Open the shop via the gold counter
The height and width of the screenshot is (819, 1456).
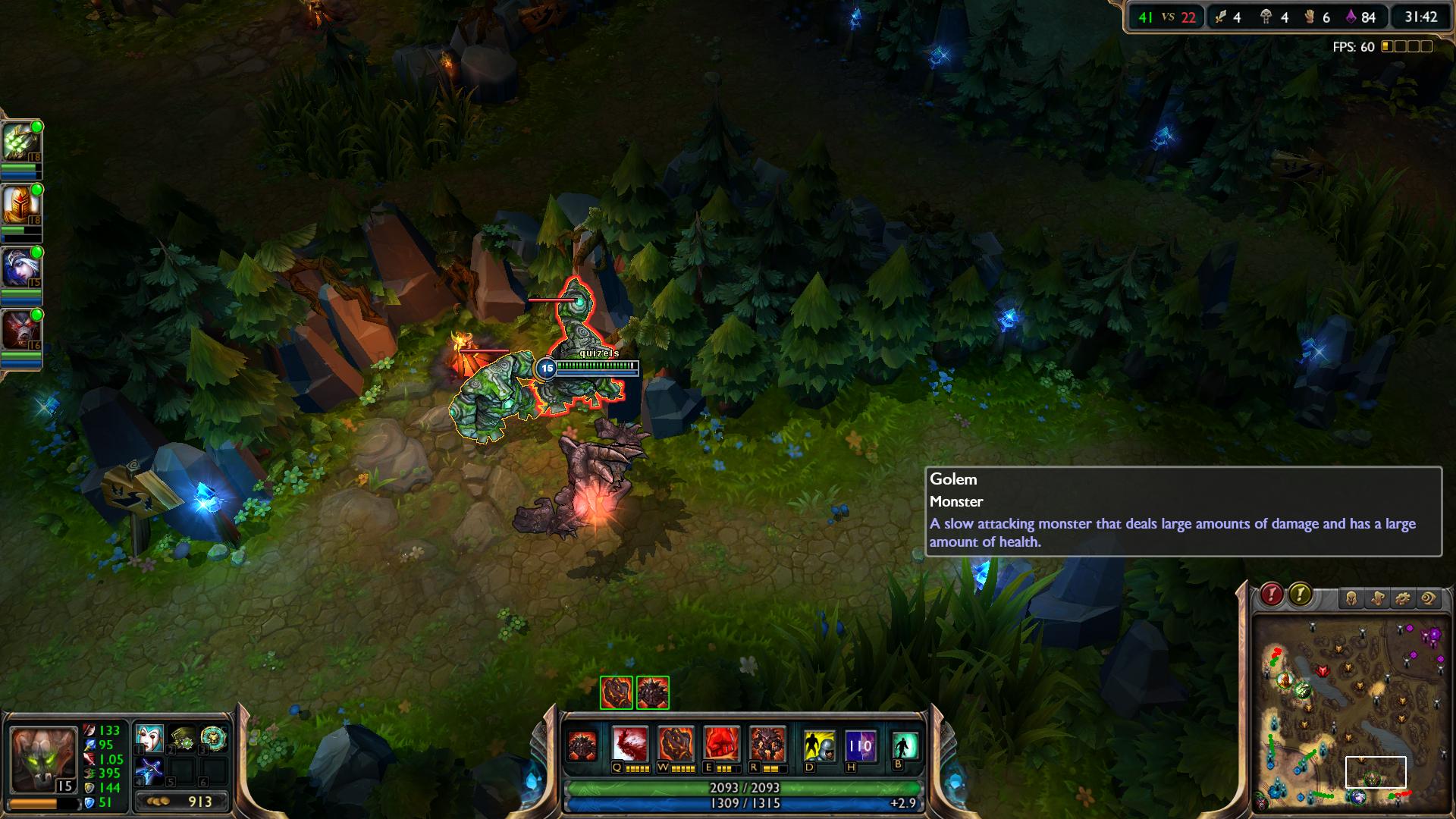[182, 802]
